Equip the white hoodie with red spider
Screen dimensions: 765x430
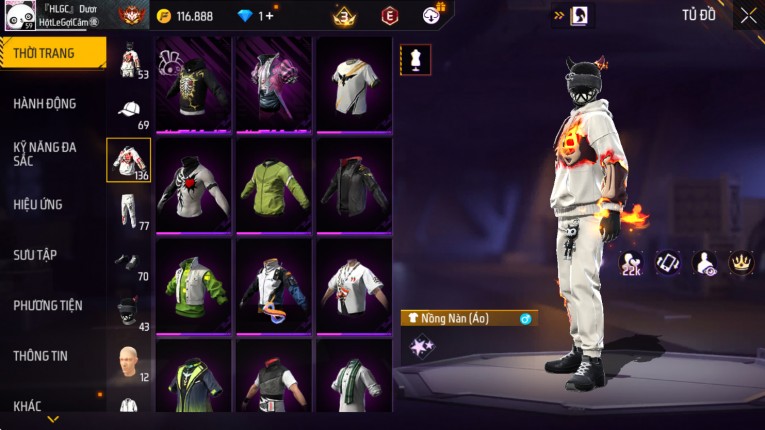194,184
